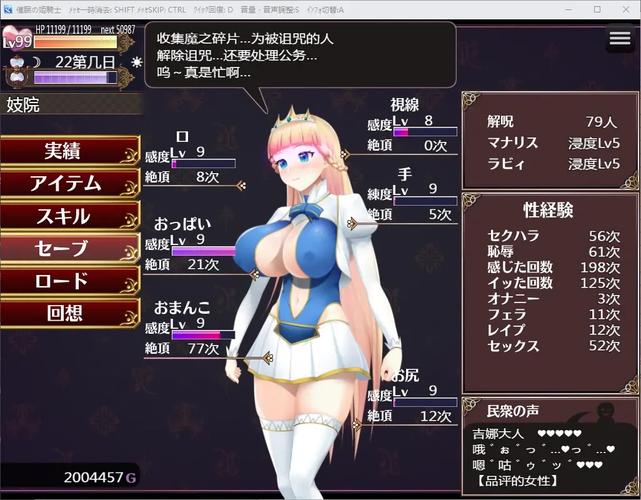Open the 回想 recollection menu
Image resolution: width=641 pixels, height=500 pixels.
pos(67,313)
